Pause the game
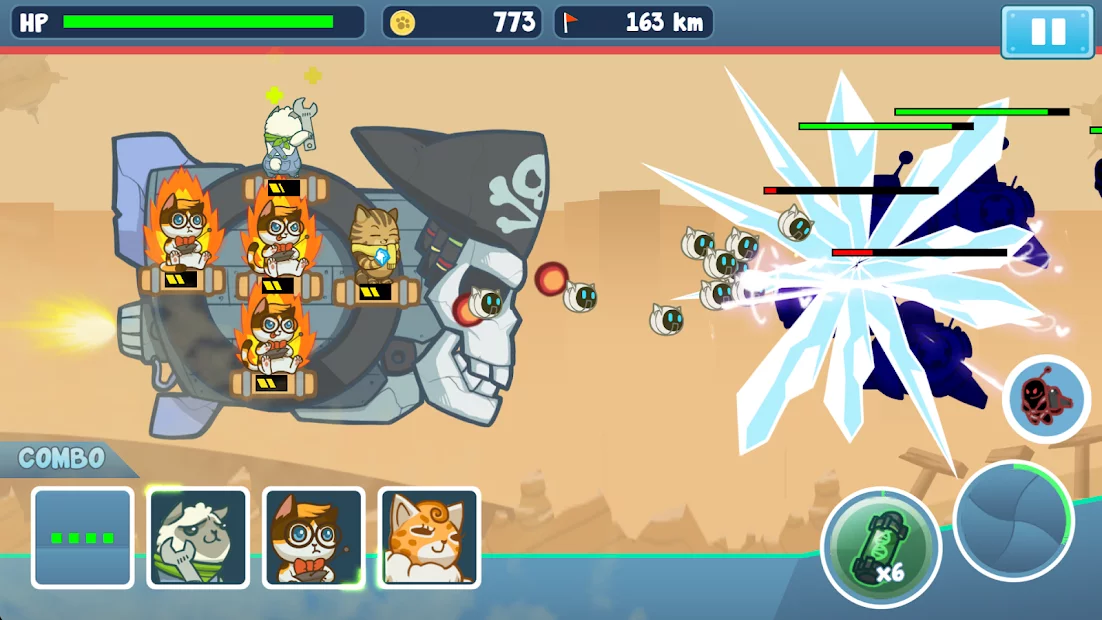The image size is (1102, 620). tap(1047, 31)
